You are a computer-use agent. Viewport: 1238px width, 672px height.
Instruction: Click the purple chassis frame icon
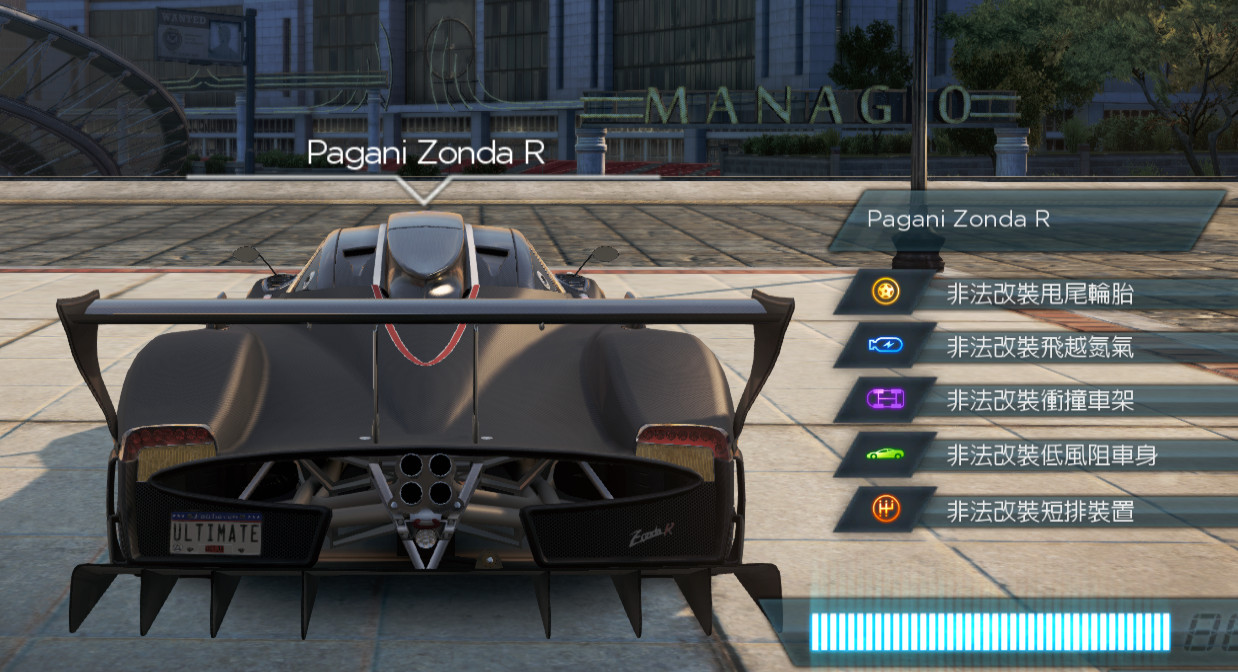pyautogui.click(x=885, y=400)
